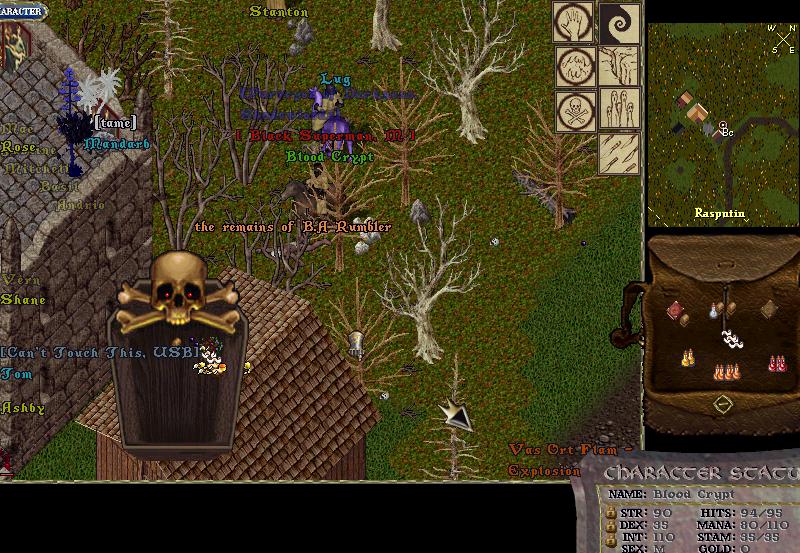Viewport: 800px width, 553px height.
Task: Open the Character paperdoll header
Action: tap(22, 9)
